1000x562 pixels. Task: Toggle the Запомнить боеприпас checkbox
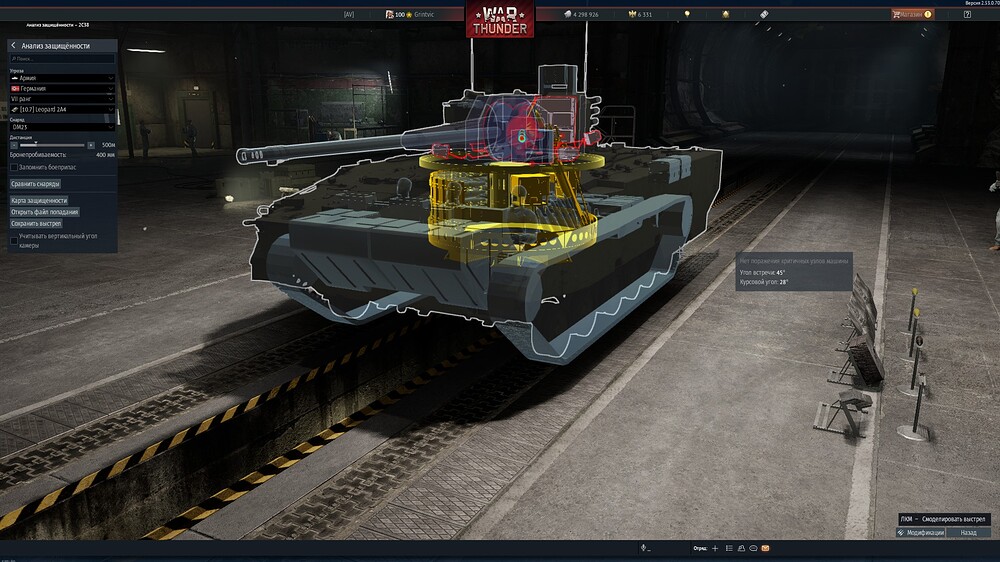pyautogui.click(x=14, y=167)
